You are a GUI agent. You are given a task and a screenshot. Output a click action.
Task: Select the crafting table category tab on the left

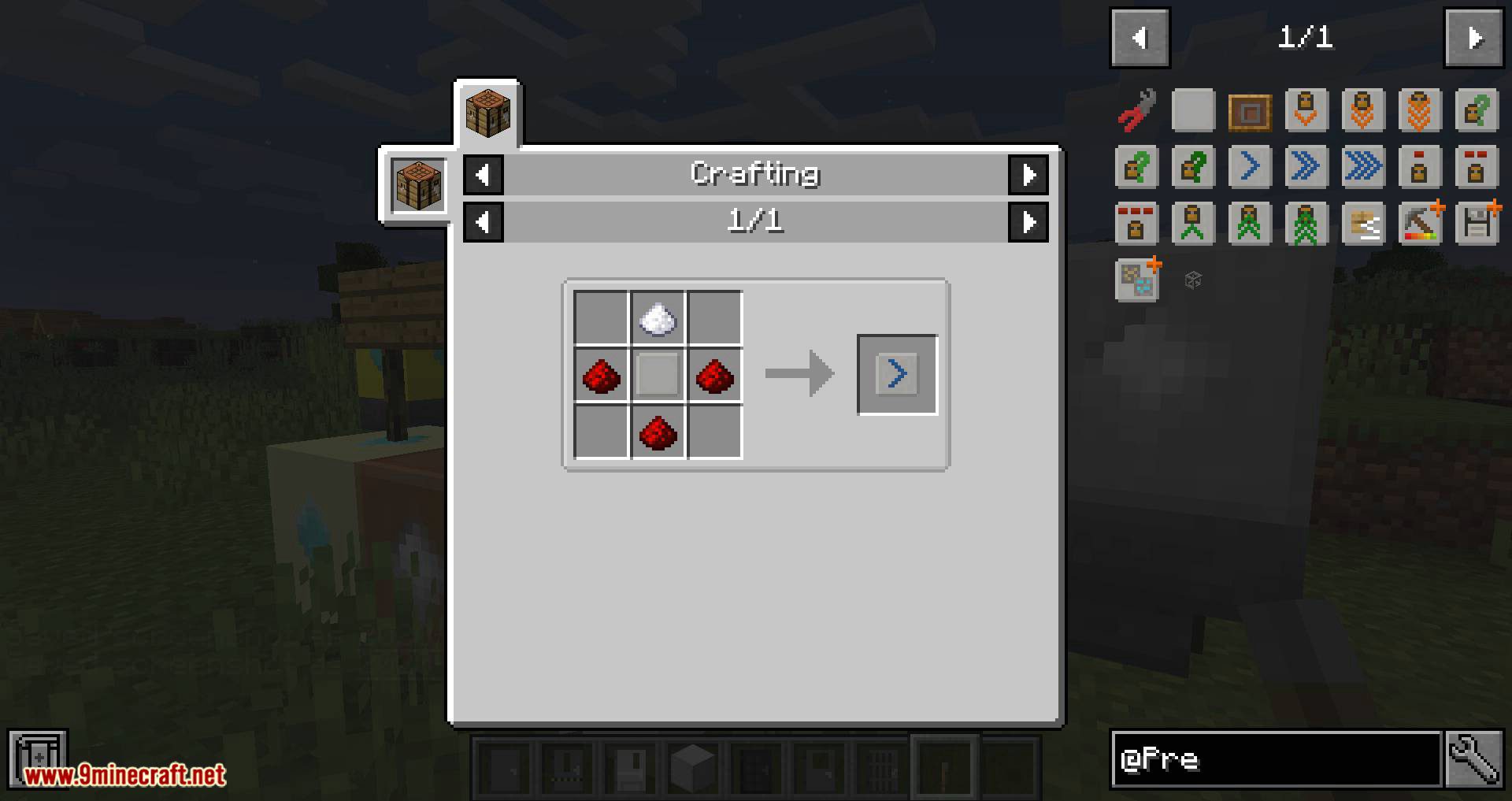(417, 184)
